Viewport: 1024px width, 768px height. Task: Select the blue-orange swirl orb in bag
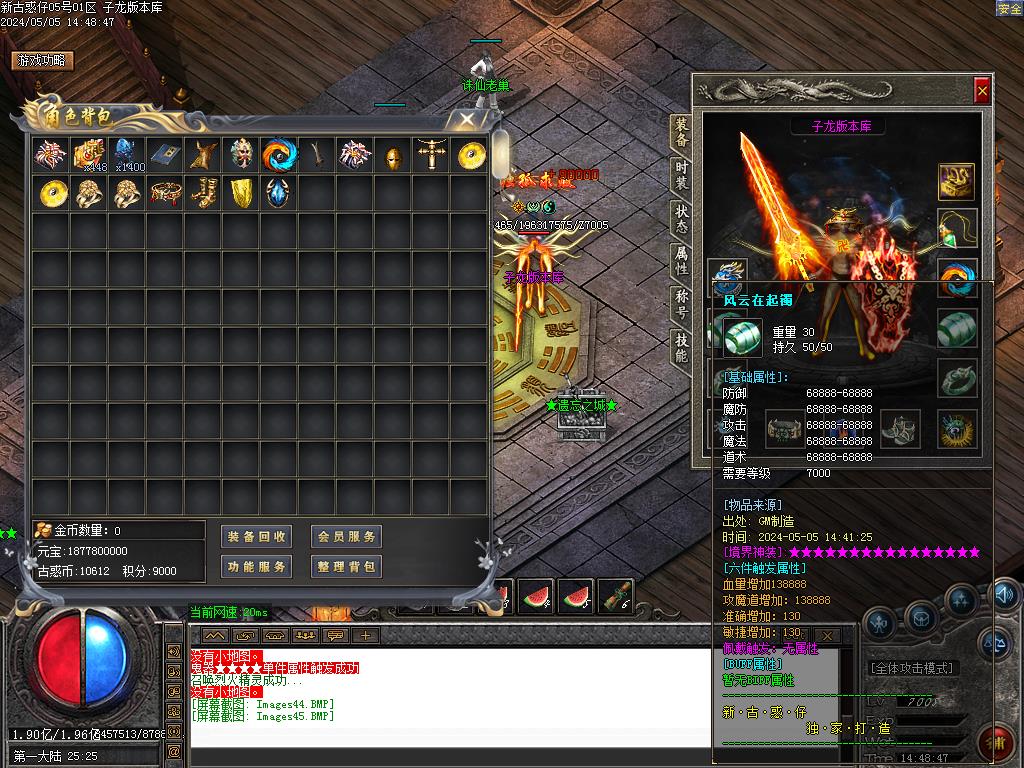point(279,155)
